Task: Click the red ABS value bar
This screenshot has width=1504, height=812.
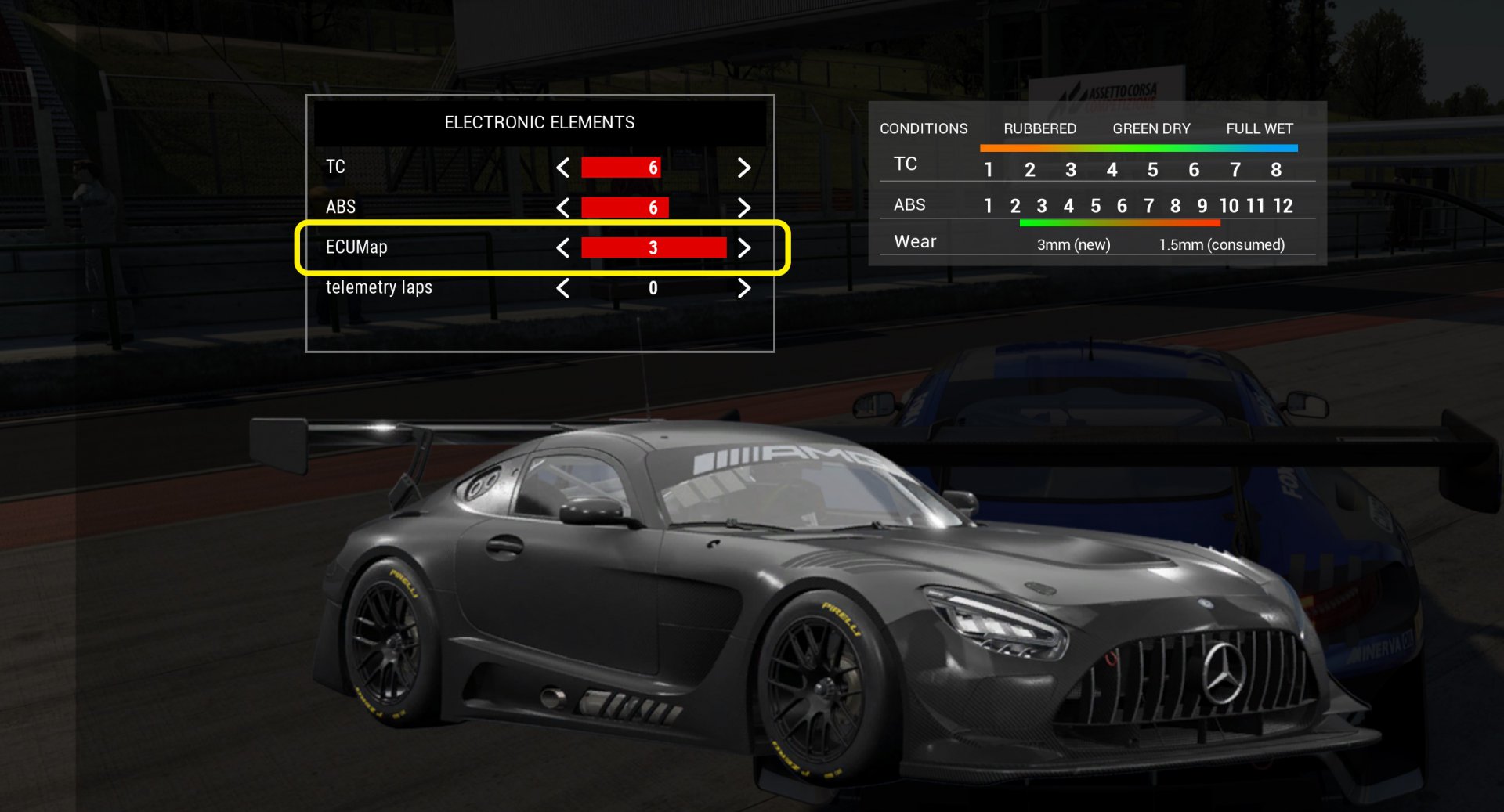Action: point(624,208)
